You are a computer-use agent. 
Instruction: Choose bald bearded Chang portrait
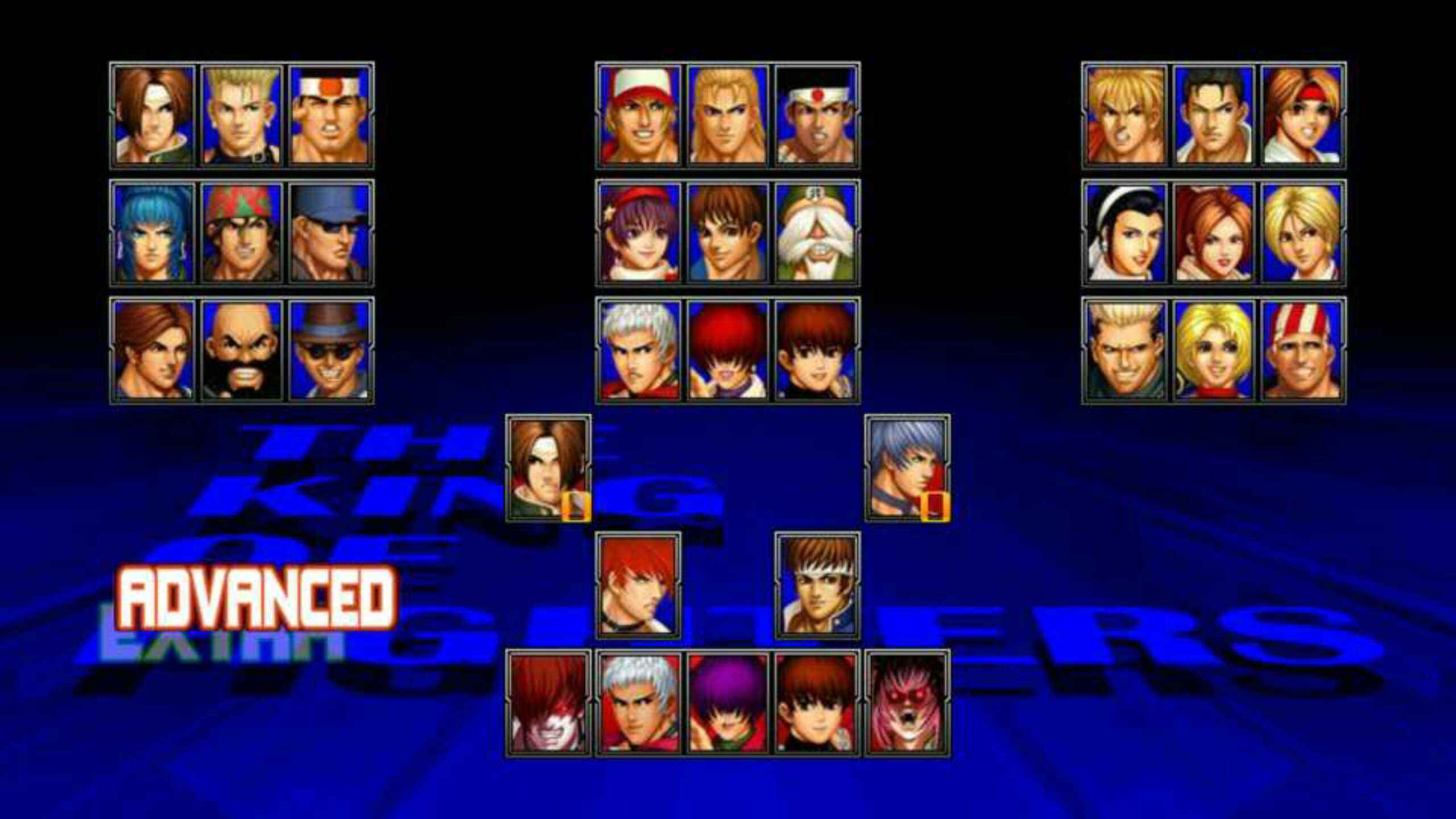[x=241, y=350]
